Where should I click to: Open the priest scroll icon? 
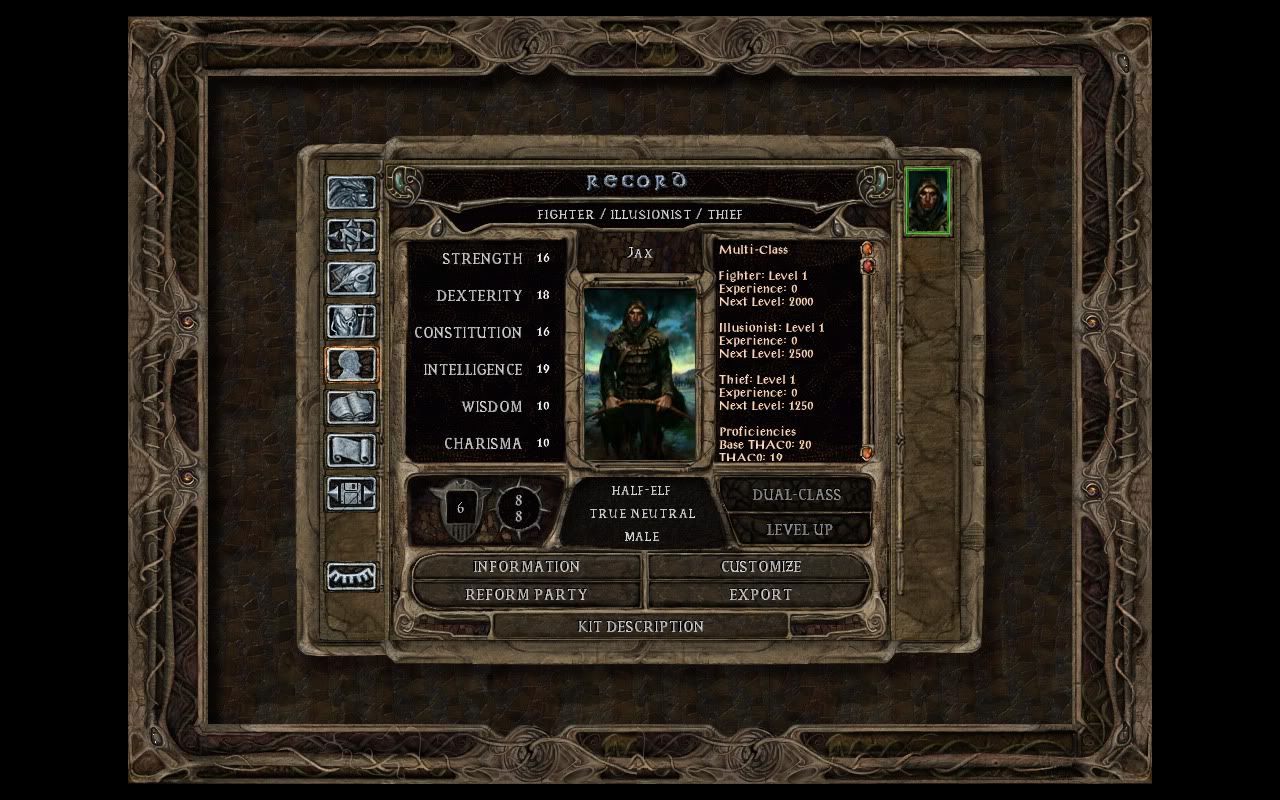pyautogui.click(x=351, y=450)
